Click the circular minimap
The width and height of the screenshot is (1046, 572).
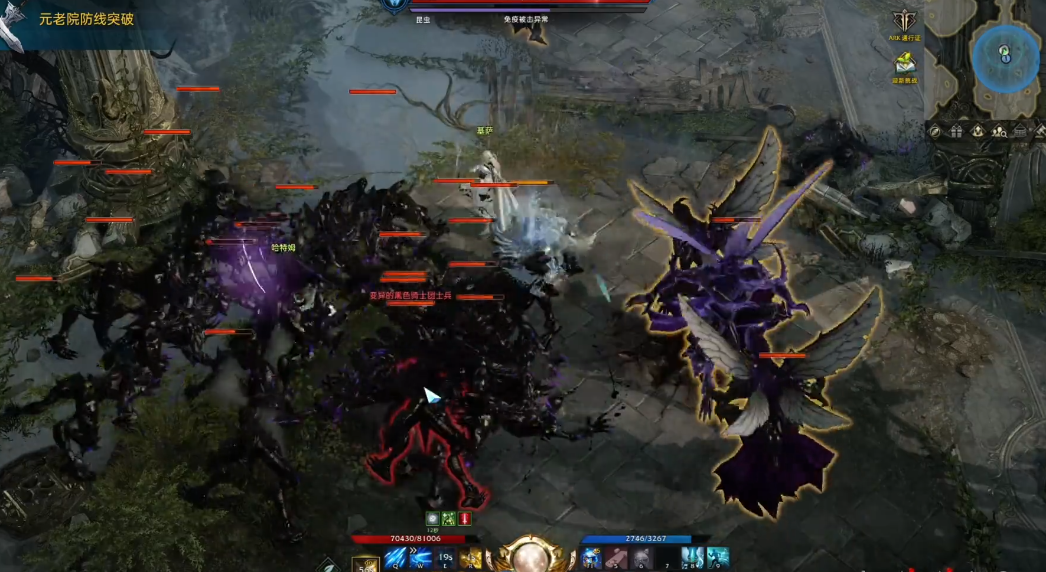1005,57
